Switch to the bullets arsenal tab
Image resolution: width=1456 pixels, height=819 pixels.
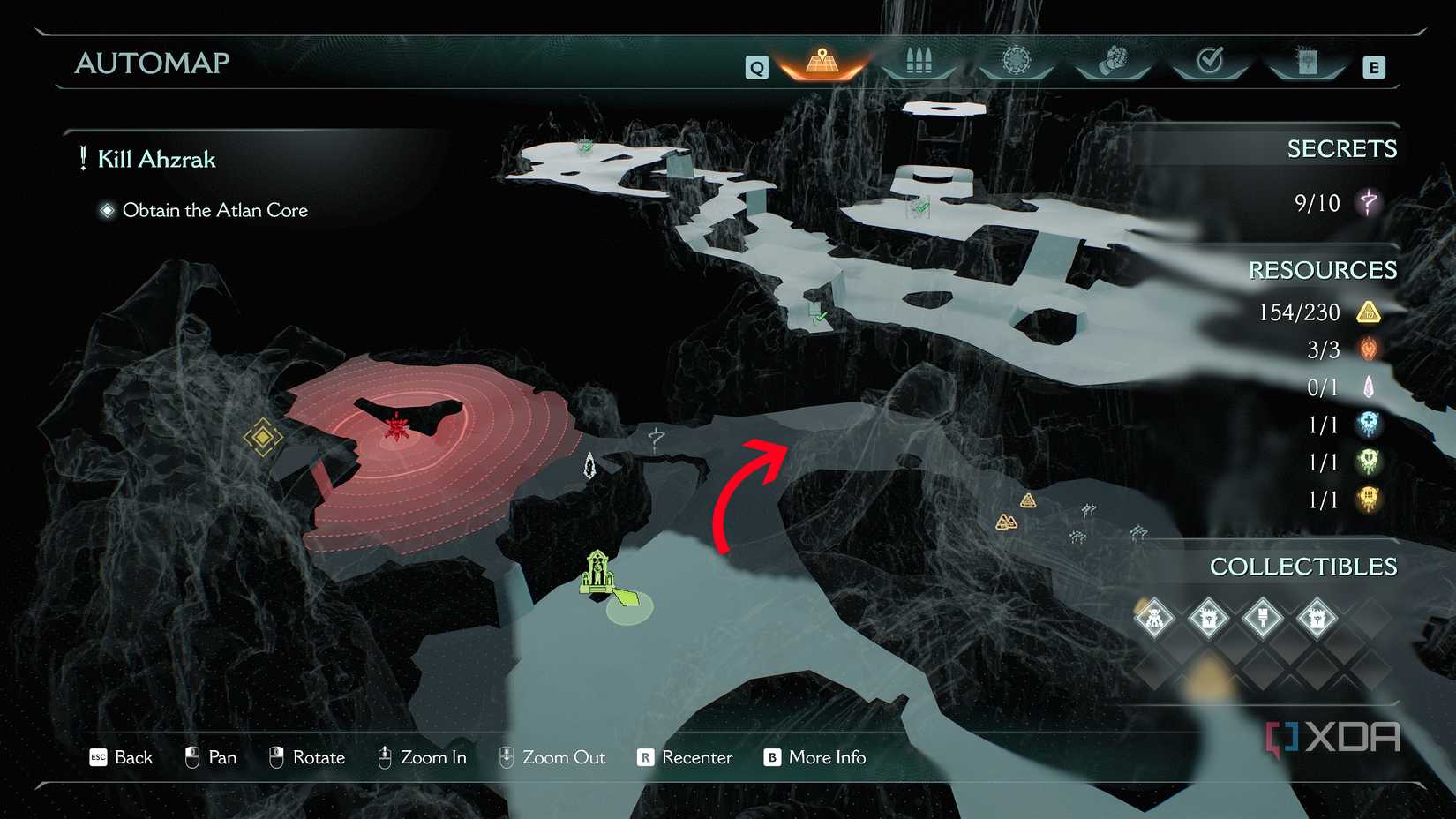coord(919,62)
